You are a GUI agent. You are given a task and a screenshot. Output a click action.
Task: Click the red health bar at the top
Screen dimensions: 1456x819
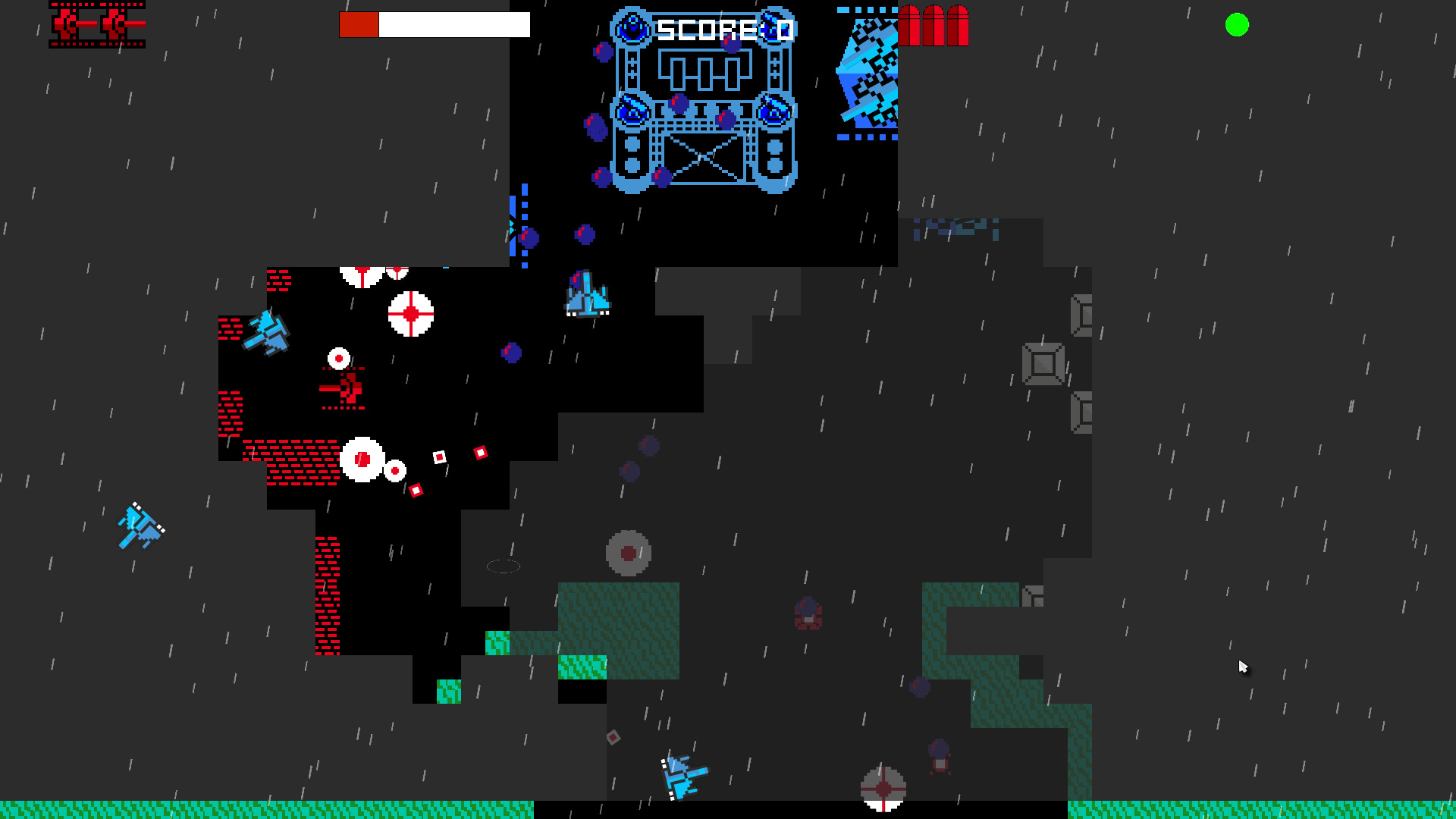click(x=359, y=24)
